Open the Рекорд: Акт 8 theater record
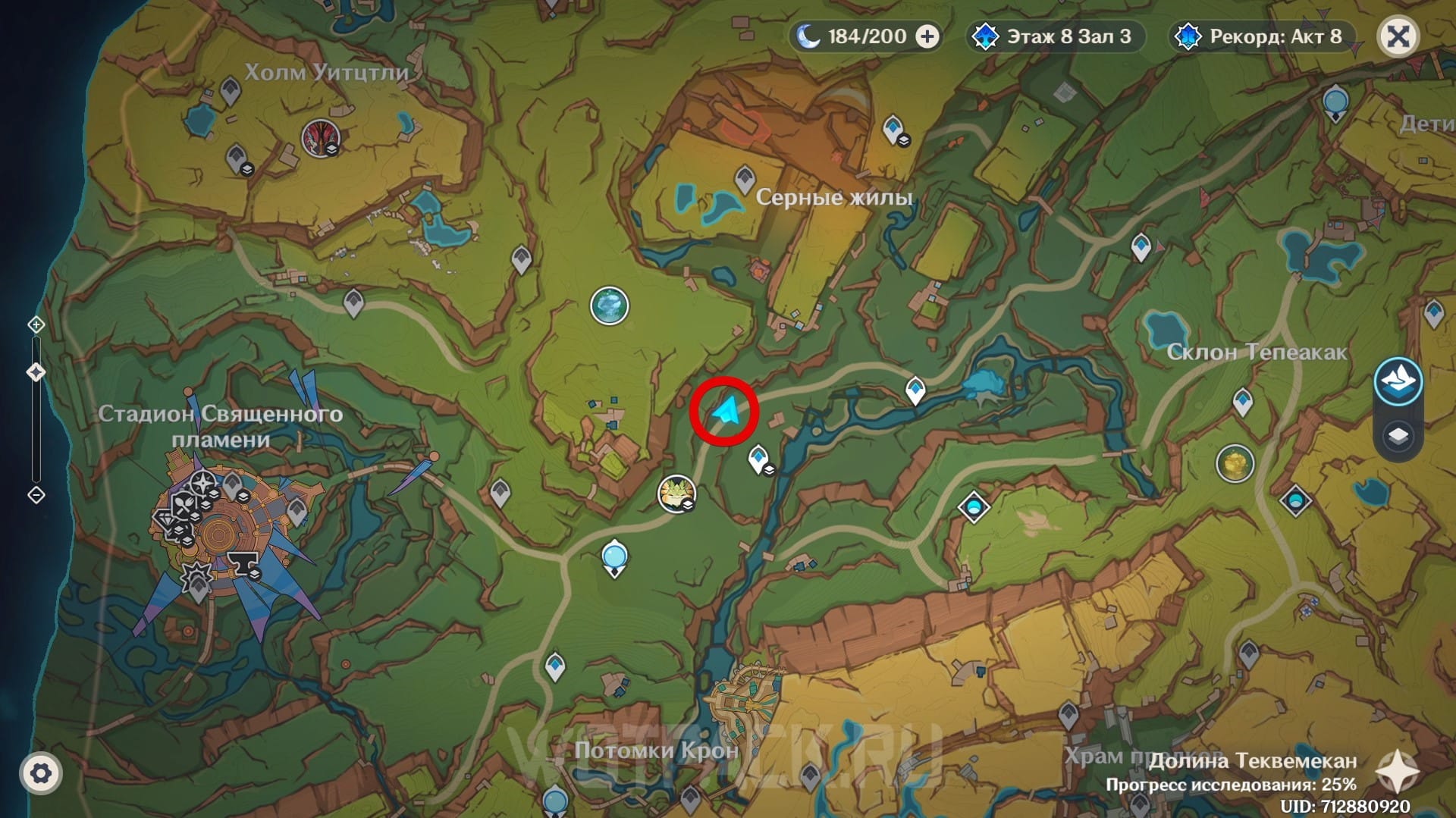This screenshot has width=1456, height=818. point(1263,36)
